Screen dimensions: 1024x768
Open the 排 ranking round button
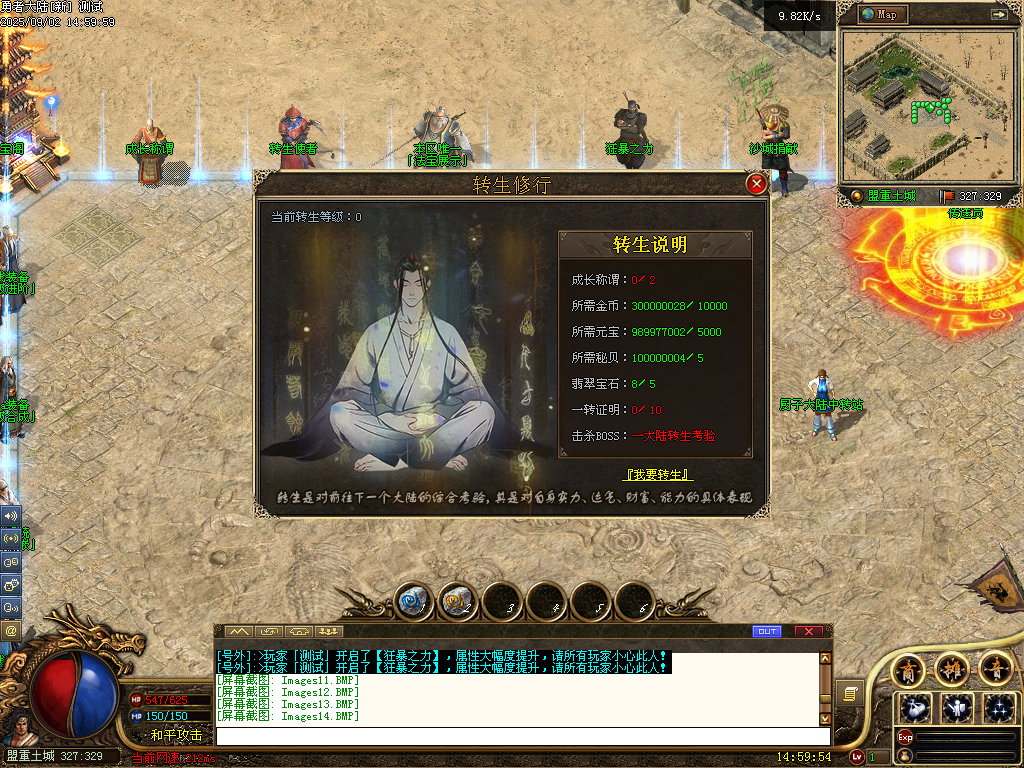[952, 667]
